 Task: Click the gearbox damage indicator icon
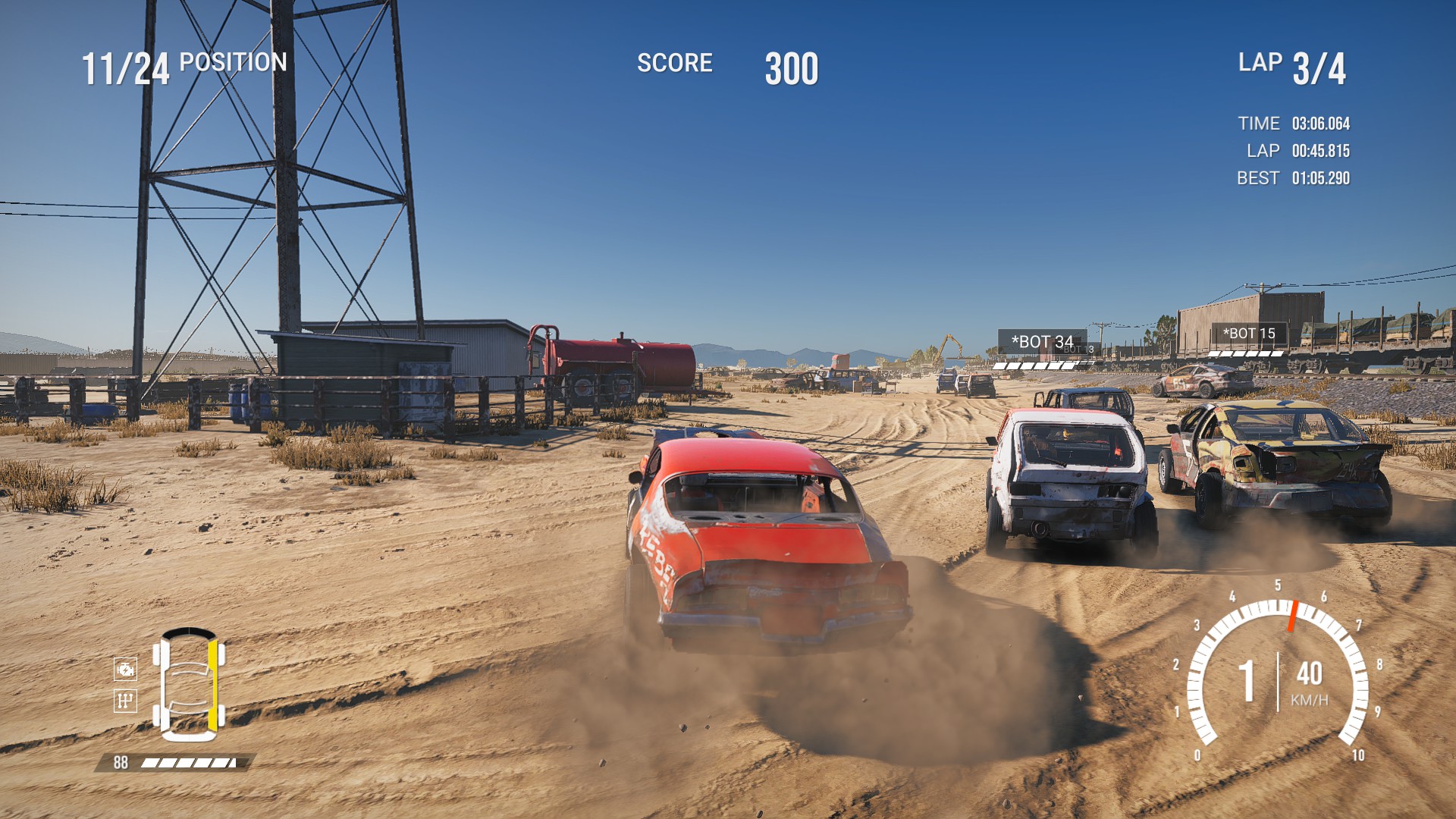[125, 700]
